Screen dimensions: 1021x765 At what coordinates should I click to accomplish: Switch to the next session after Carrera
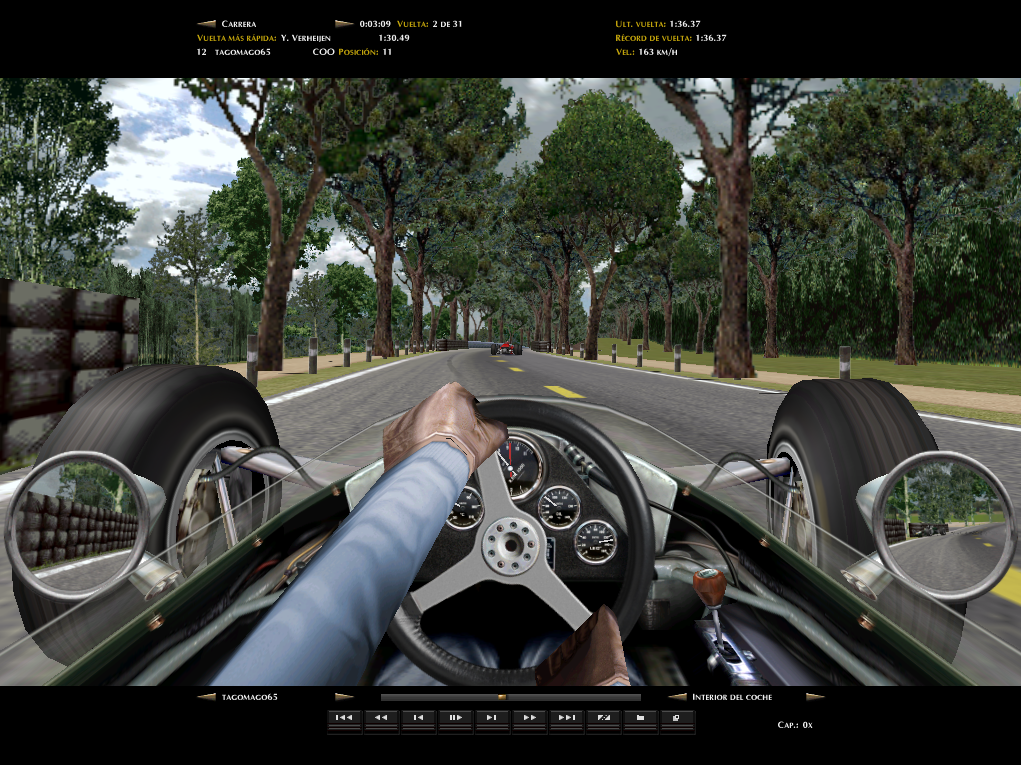click(x=343, y=23)
